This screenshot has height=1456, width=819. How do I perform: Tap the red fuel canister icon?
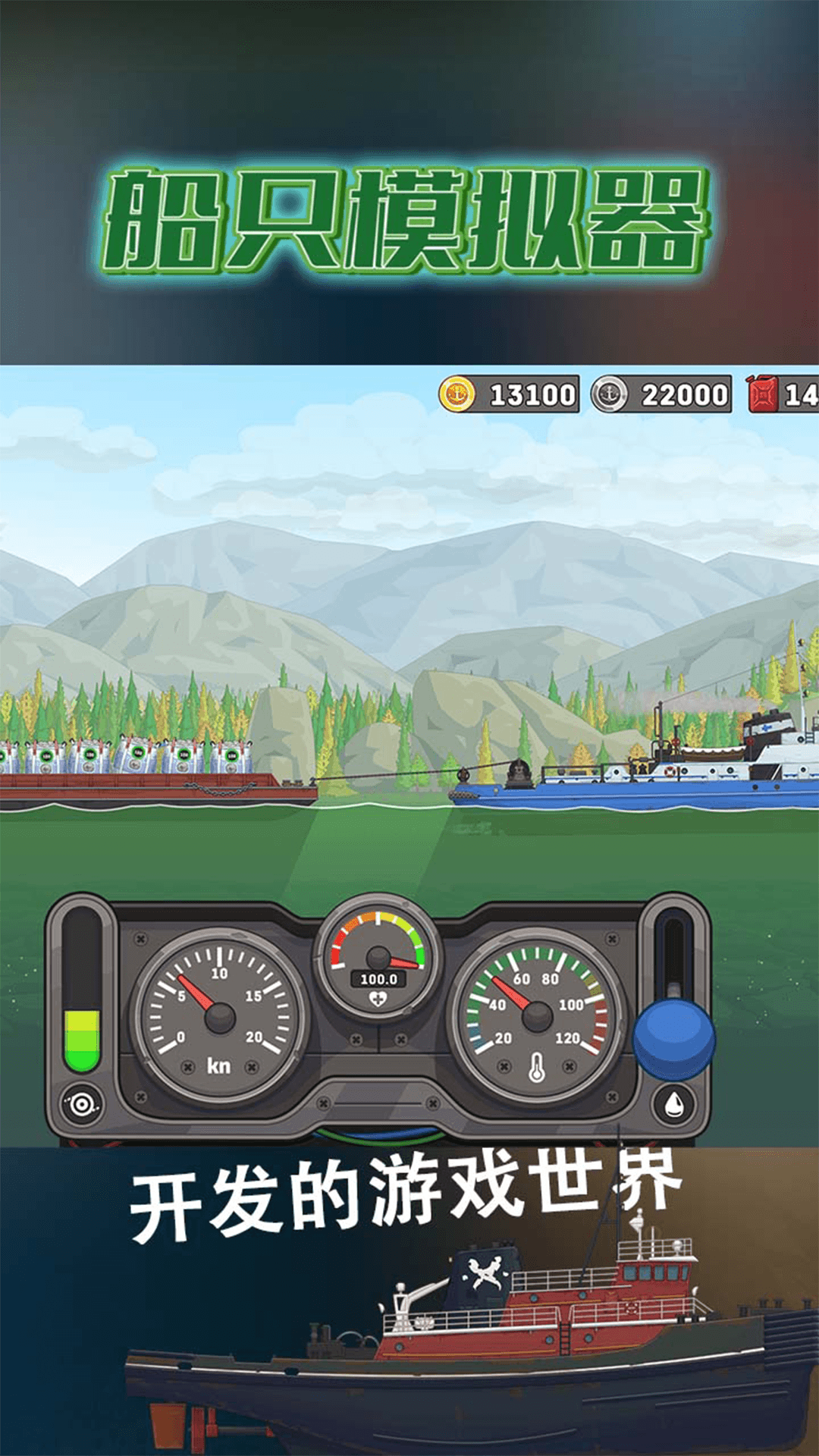point(762,394)
